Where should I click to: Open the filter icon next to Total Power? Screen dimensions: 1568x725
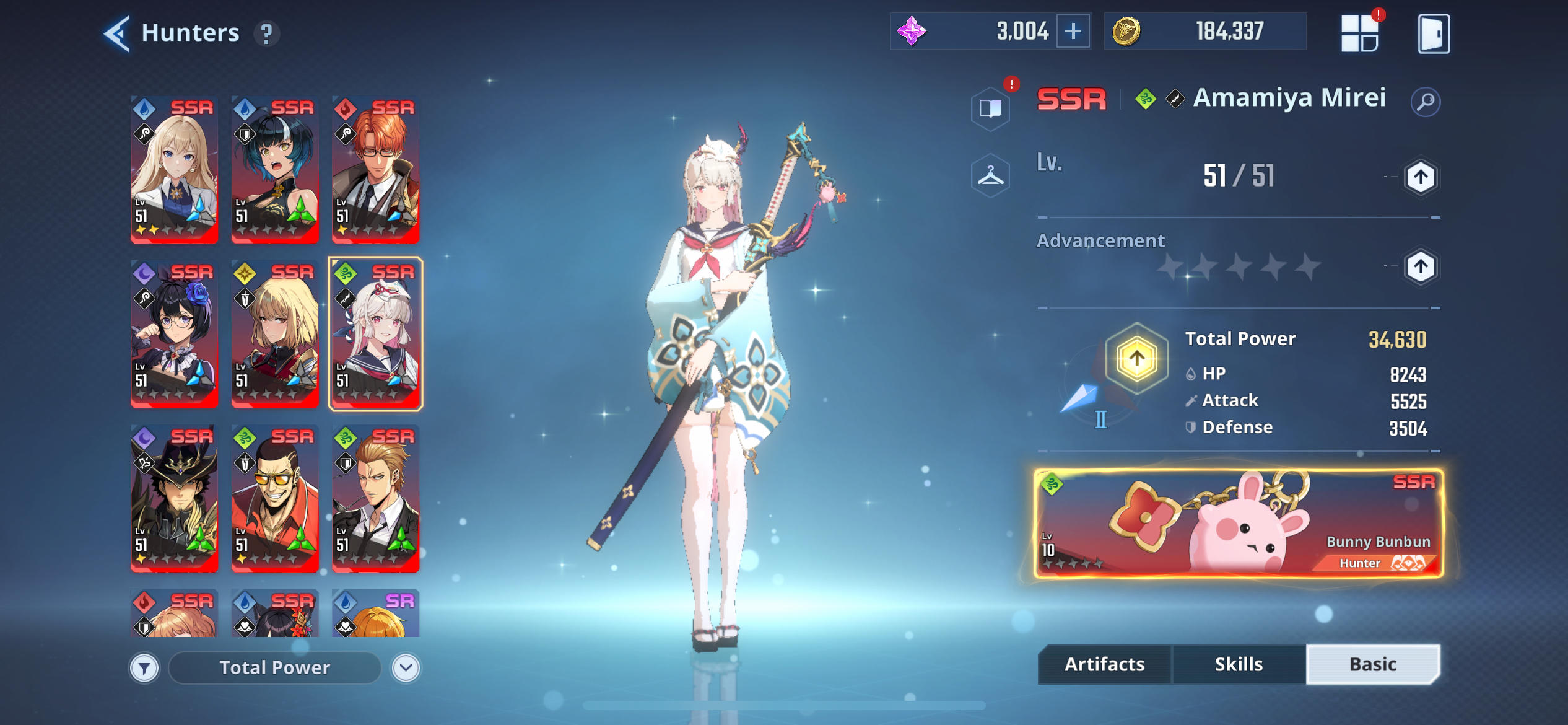(x=144, y=668)
